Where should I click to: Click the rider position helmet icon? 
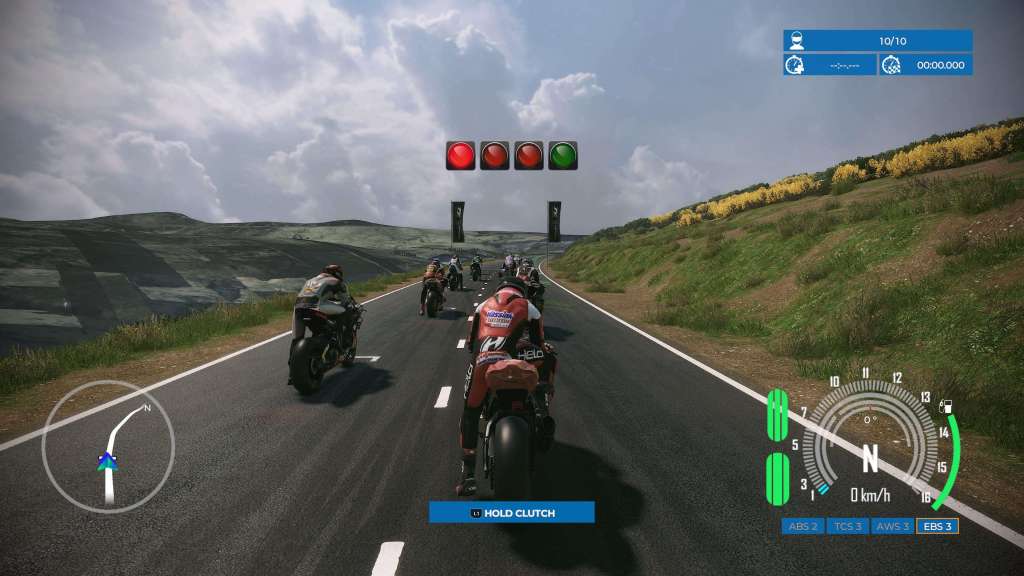[796, 41]
